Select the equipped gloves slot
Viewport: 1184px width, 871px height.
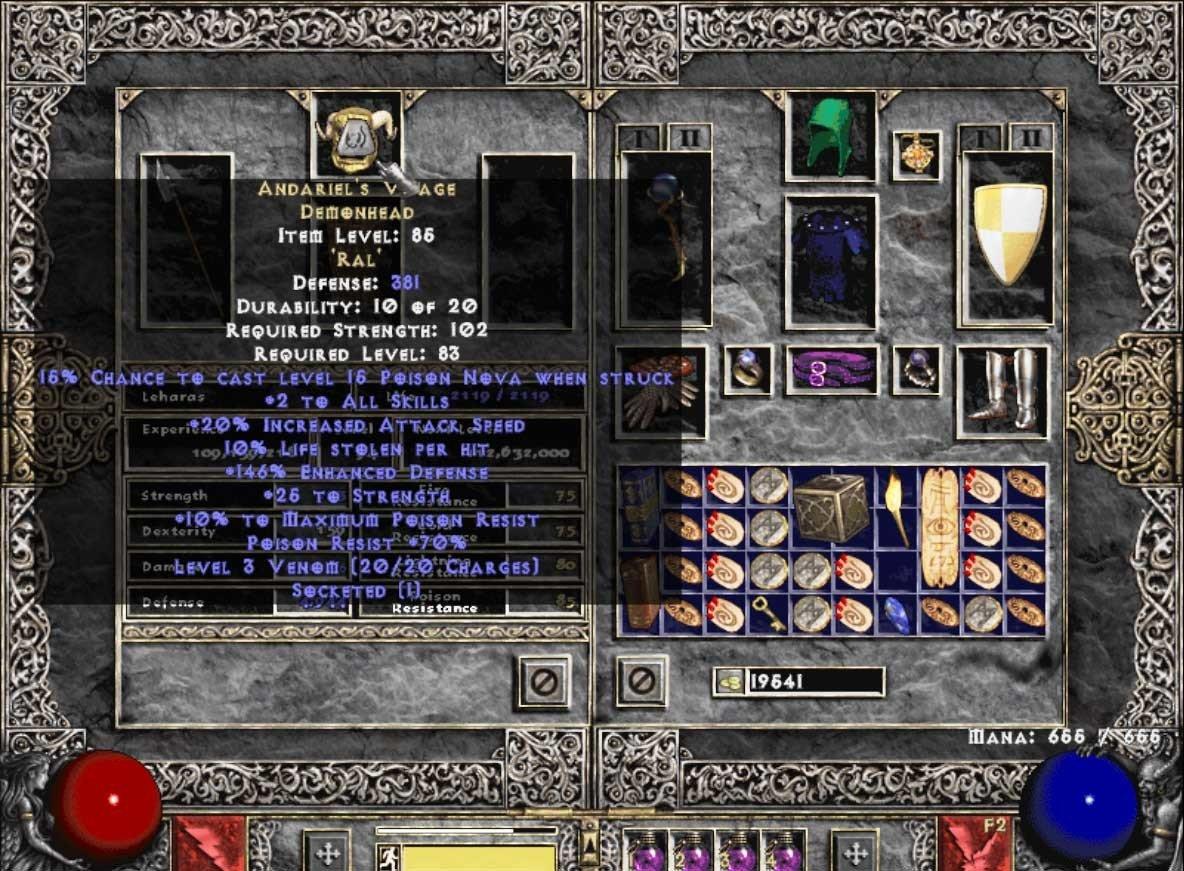660,392
